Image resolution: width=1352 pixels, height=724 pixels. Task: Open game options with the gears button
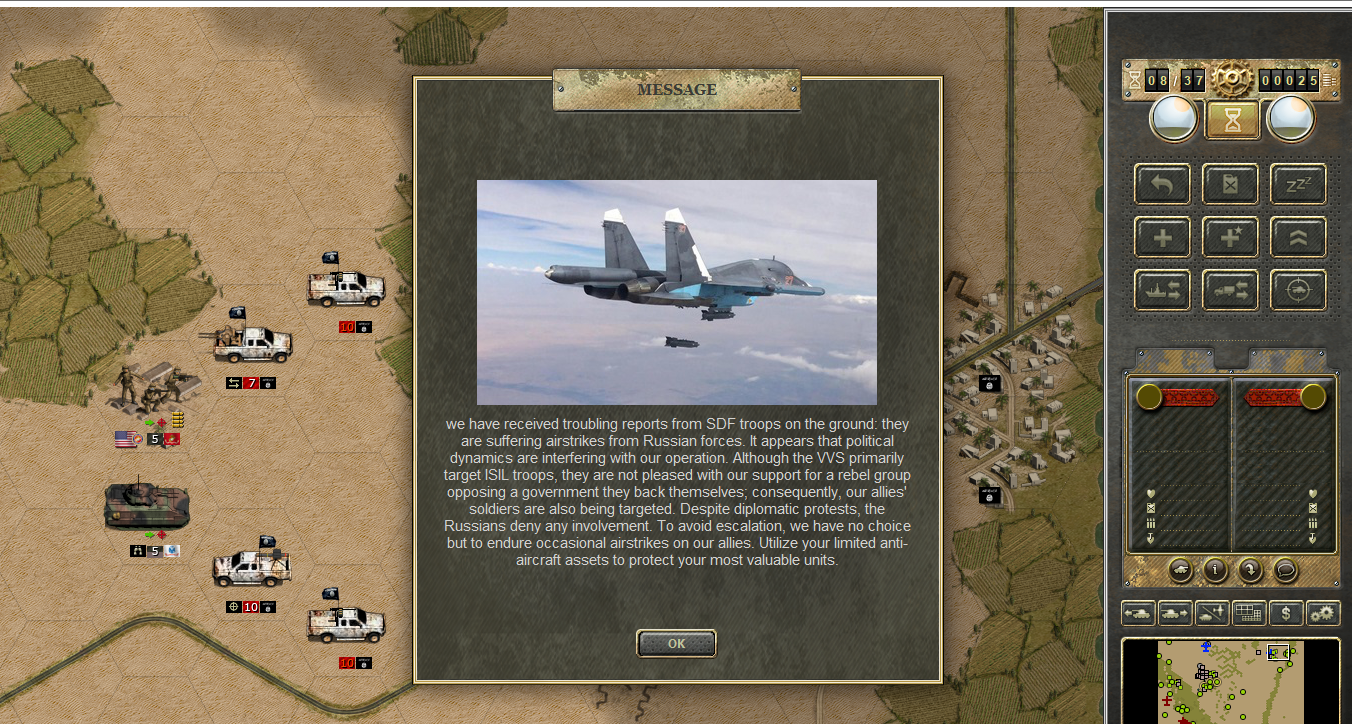pyautogui.click(x=1323, y=613)
